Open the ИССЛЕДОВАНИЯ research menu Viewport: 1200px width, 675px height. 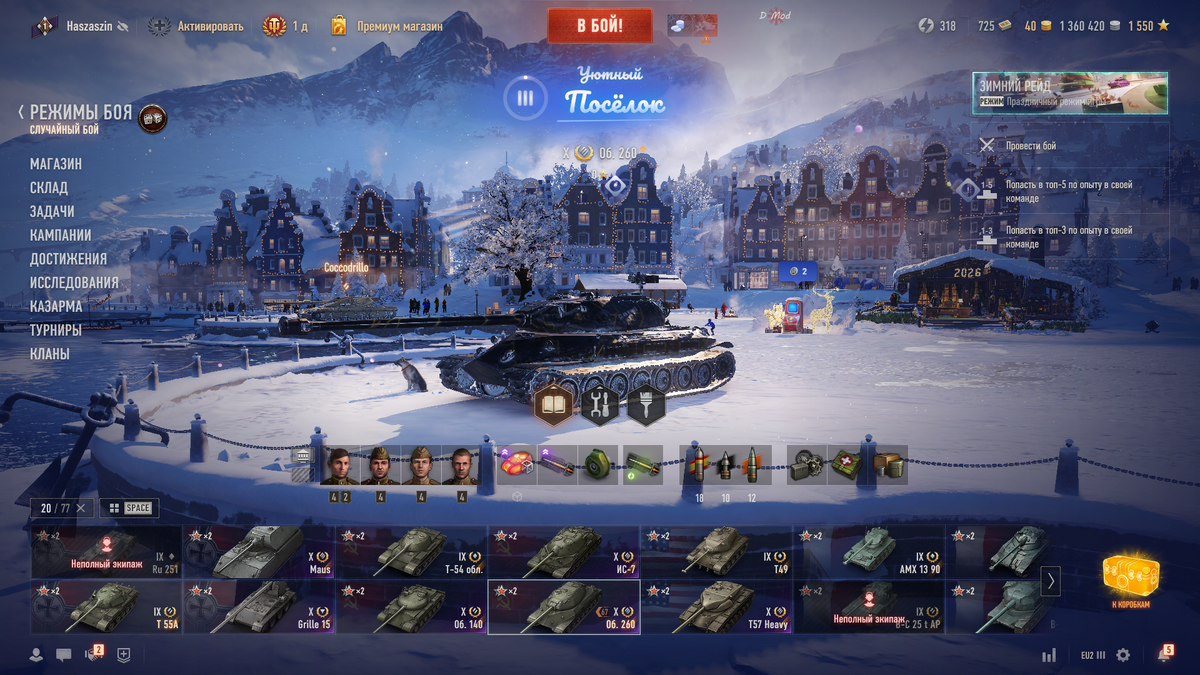[x=74, y=283]
